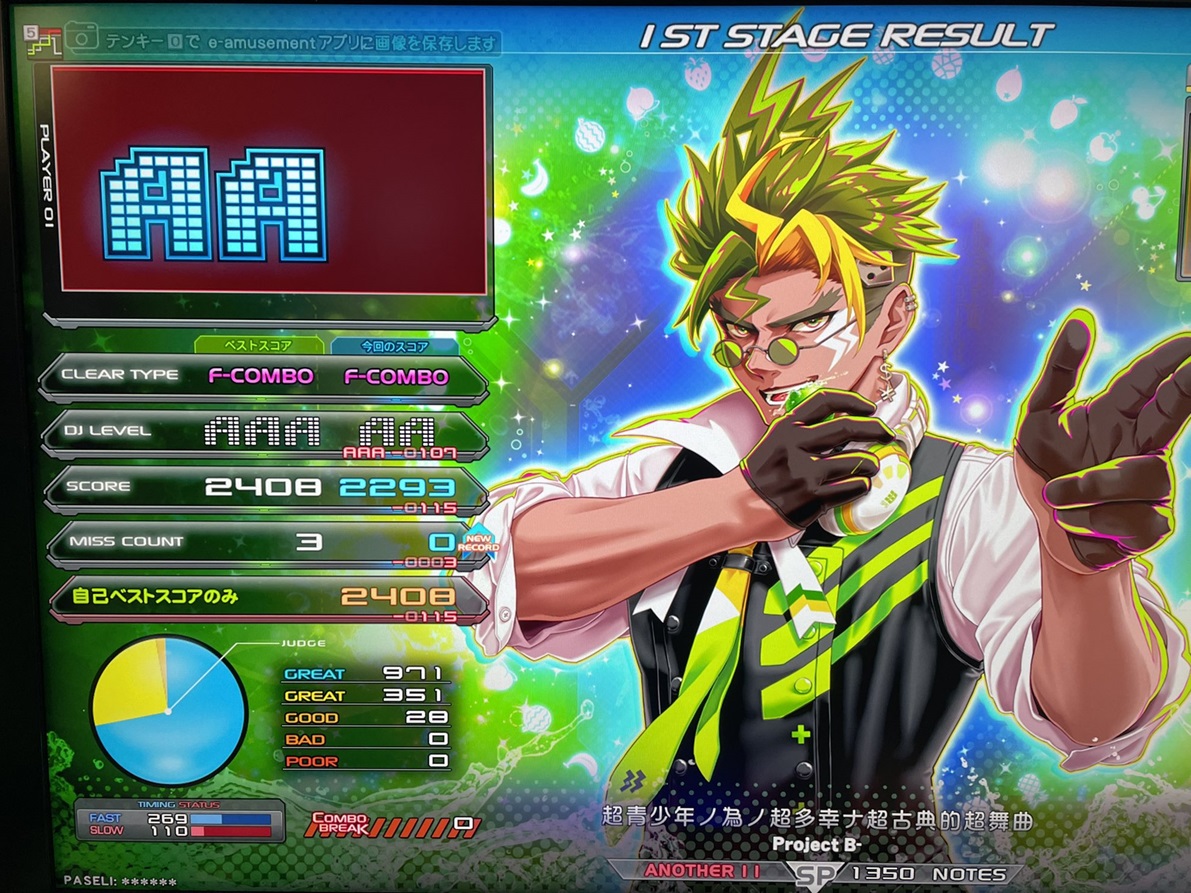Click the camera icon for saving the result image
This screenshot has height=893, width=1191.
(x=83, y=39)
